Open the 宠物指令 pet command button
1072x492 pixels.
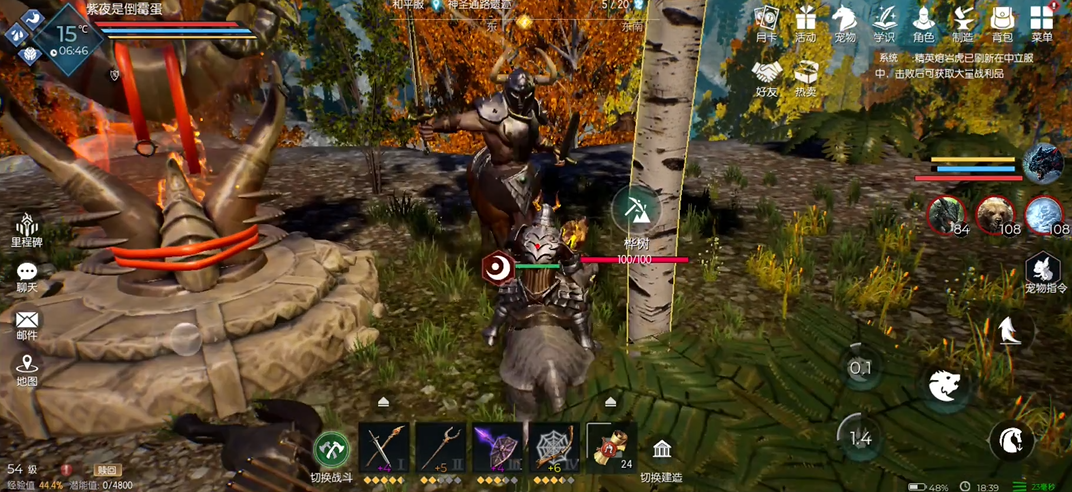tap(1042, 270)
